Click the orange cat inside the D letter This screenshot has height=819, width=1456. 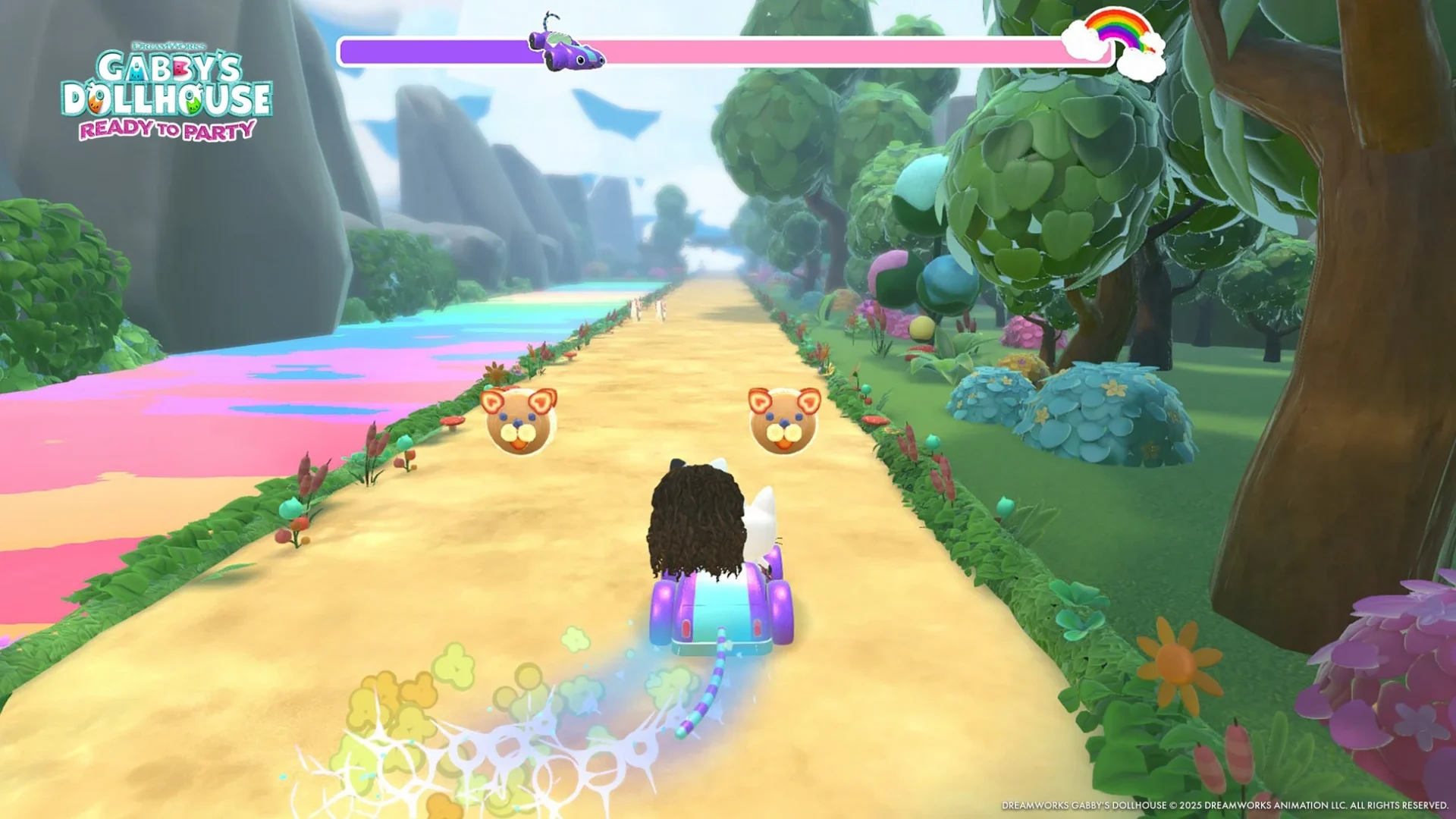click(x=95, y=104)
